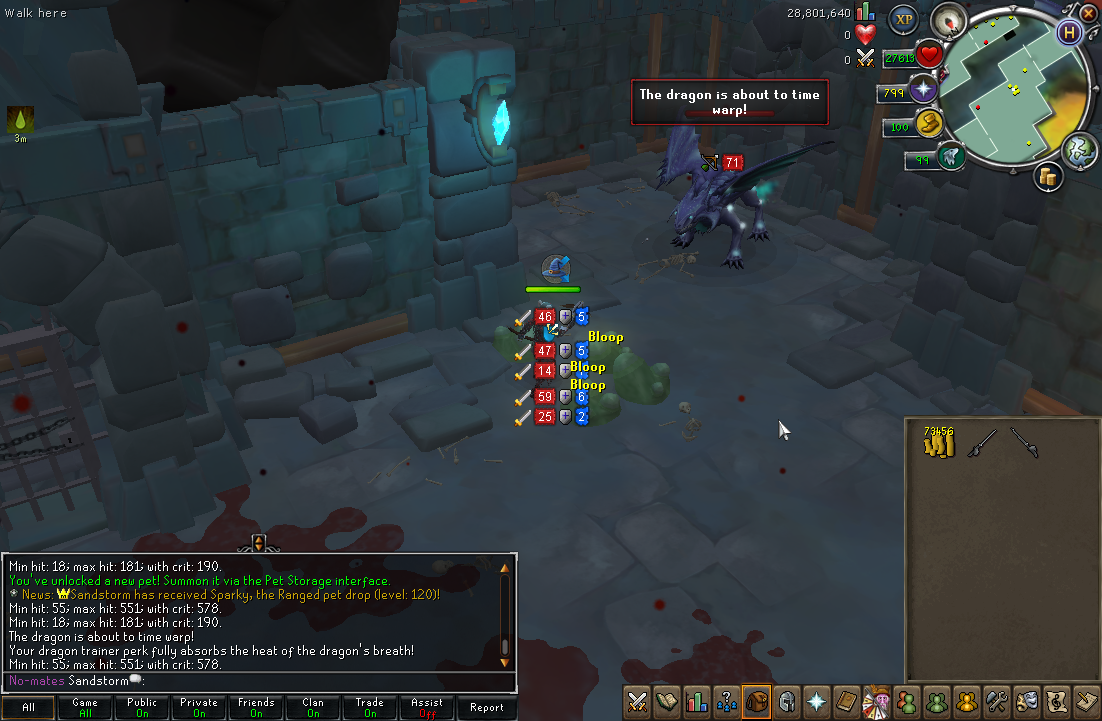The width and height of the screenshot is (1102, 721).
Task: Close with the orange X button
Action: [x=1089, y=13]
